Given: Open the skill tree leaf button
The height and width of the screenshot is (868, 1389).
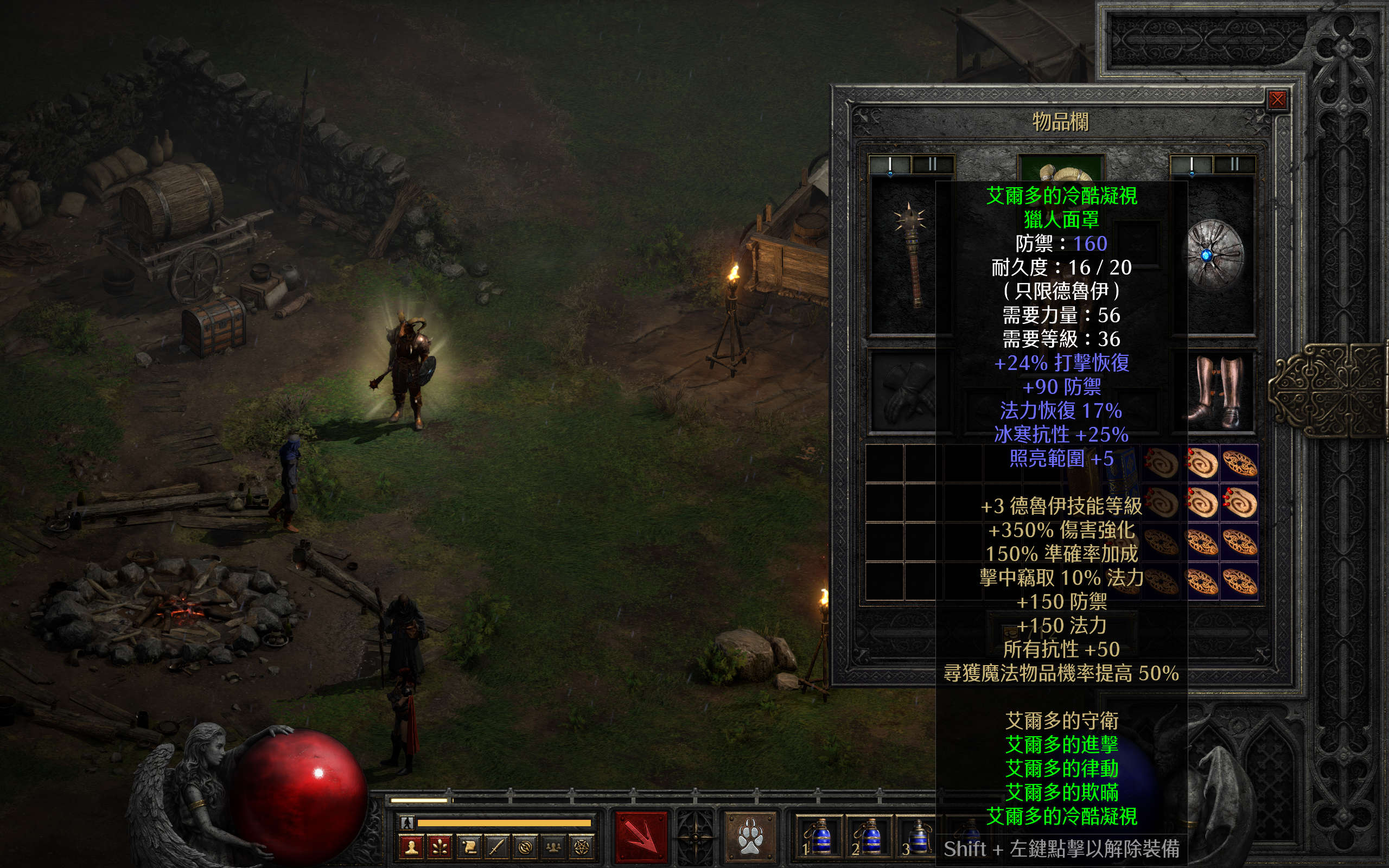Looking at the screenshot, I should (439, 847).
